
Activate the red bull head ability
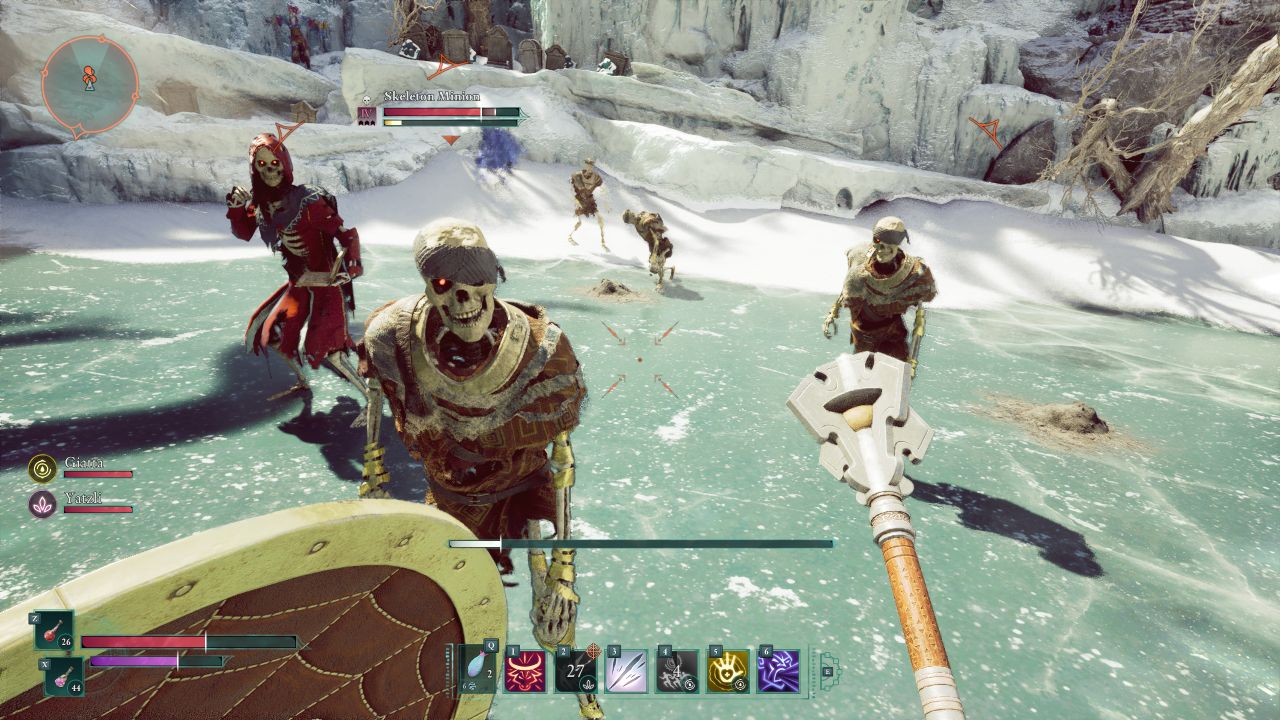[526, 671]
